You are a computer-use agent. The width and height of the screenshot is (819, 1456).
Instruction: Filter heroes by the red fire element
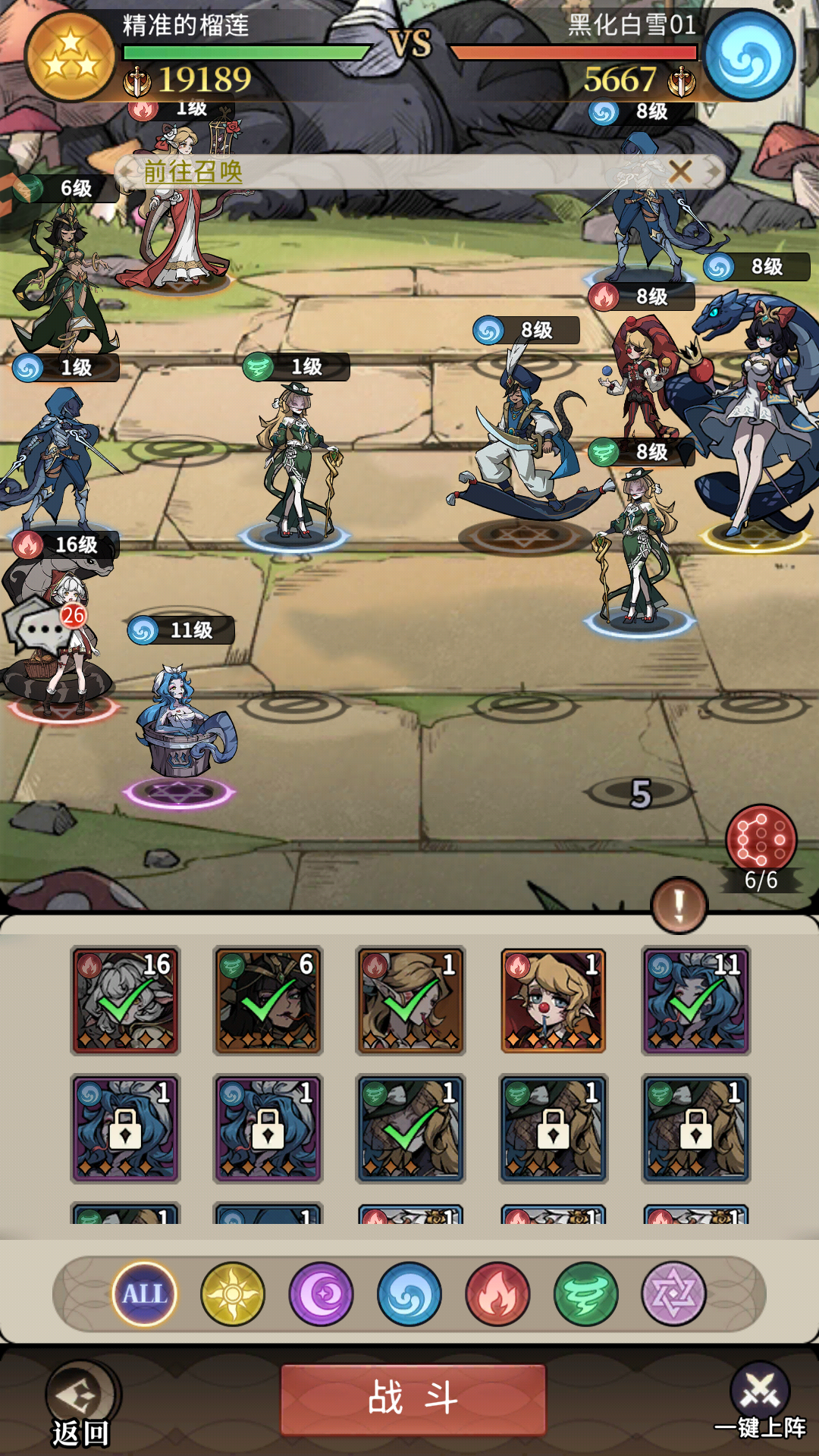pos(497,1294)
